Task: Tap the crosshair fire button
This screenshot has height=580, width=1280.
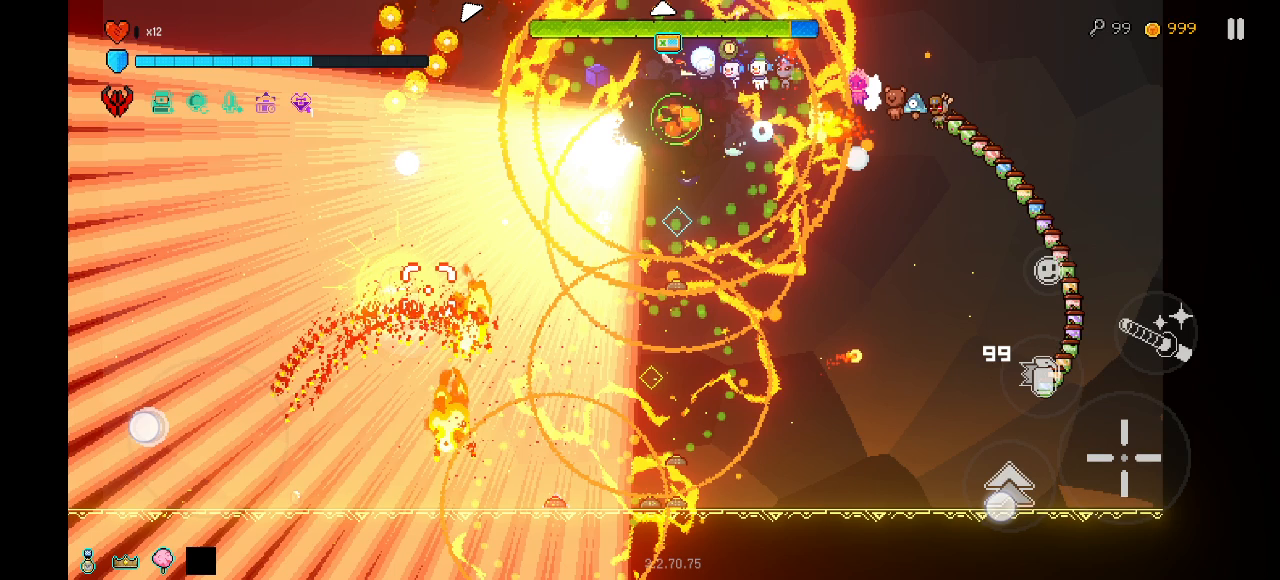Action: coord(1124,458)
